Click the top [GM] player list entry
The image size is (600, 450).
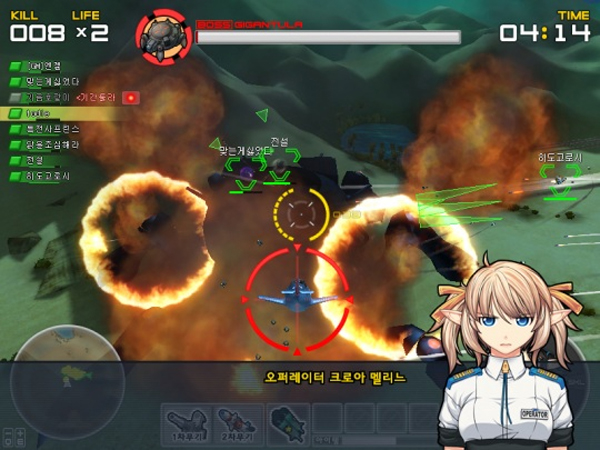pos(45,66)
